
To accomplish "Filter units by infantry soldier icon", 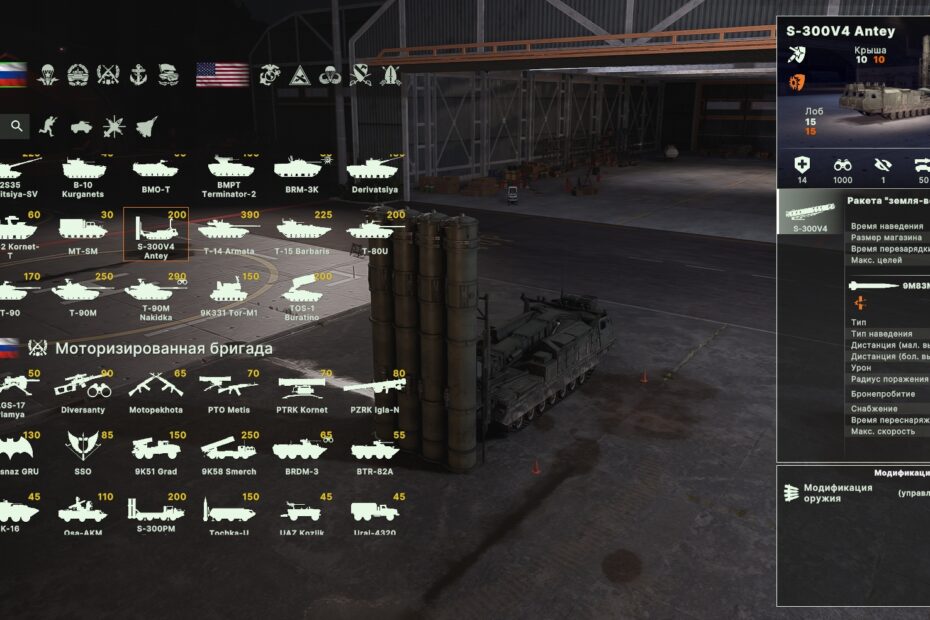I will [48, 126].
